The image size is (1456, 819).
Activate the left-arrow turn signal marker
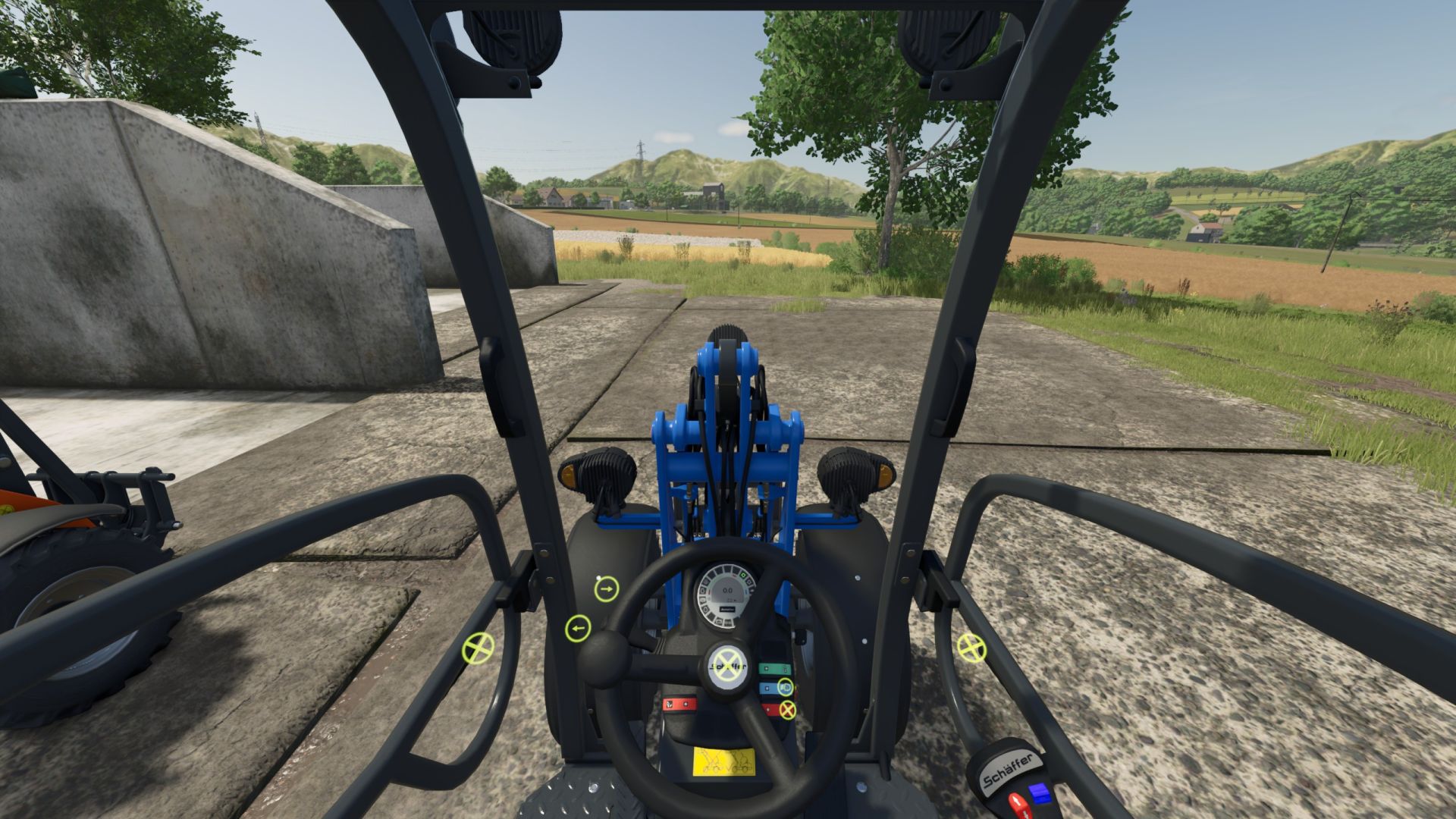[578, 629]
